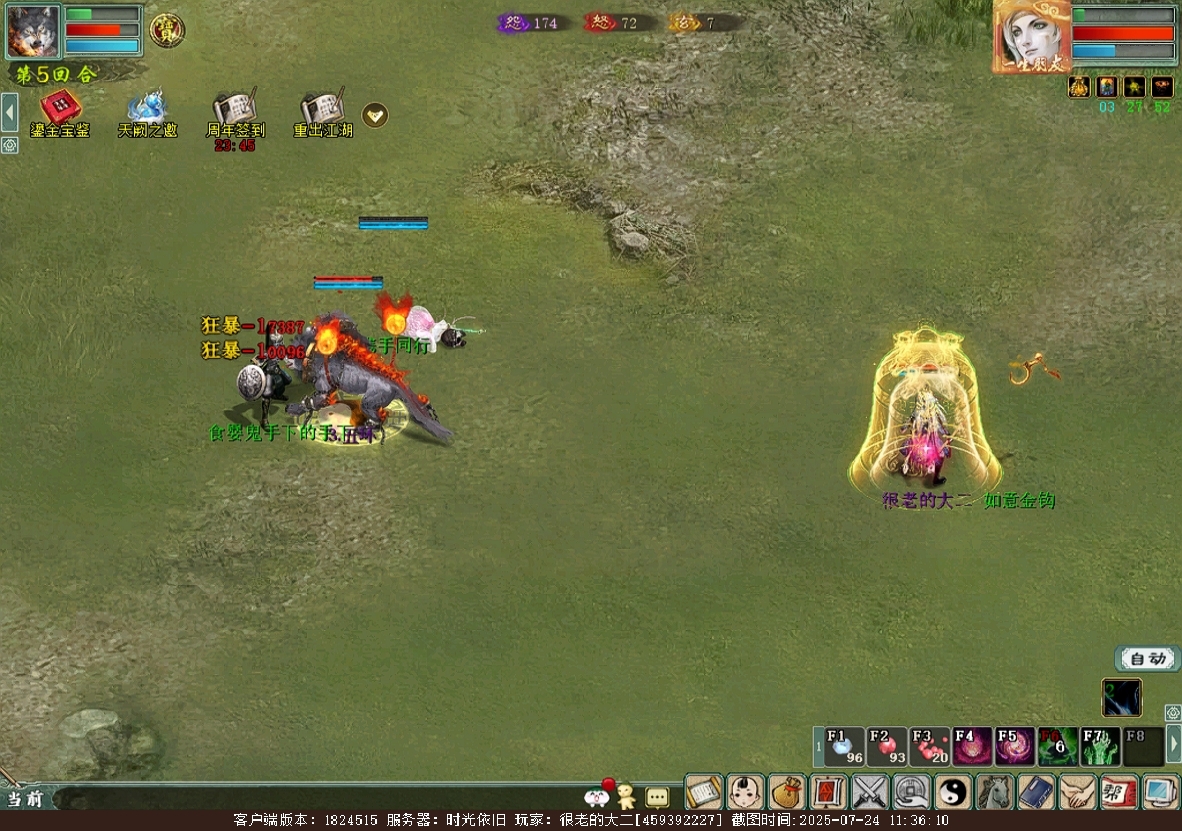Use the F2 red potion slot
This screenshot has height=831, width=1182.
[887, 747]
